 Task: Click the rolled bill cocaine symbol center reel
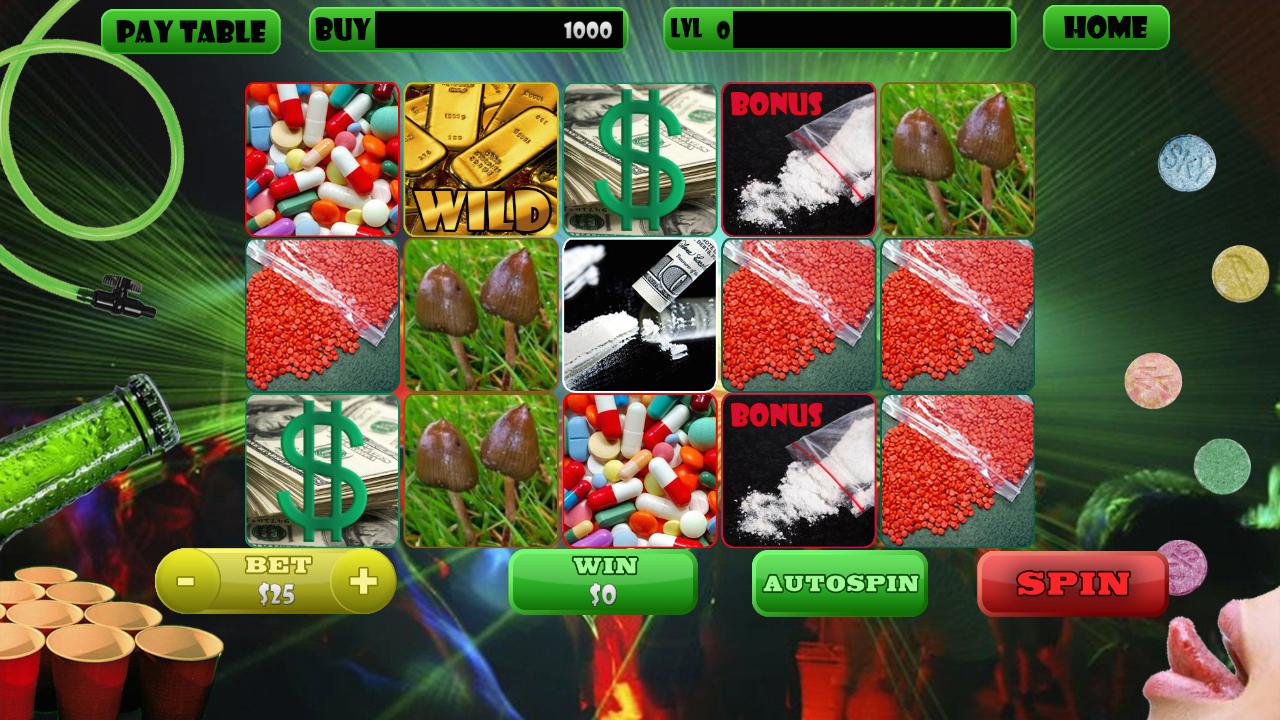(x=639, y=312)
